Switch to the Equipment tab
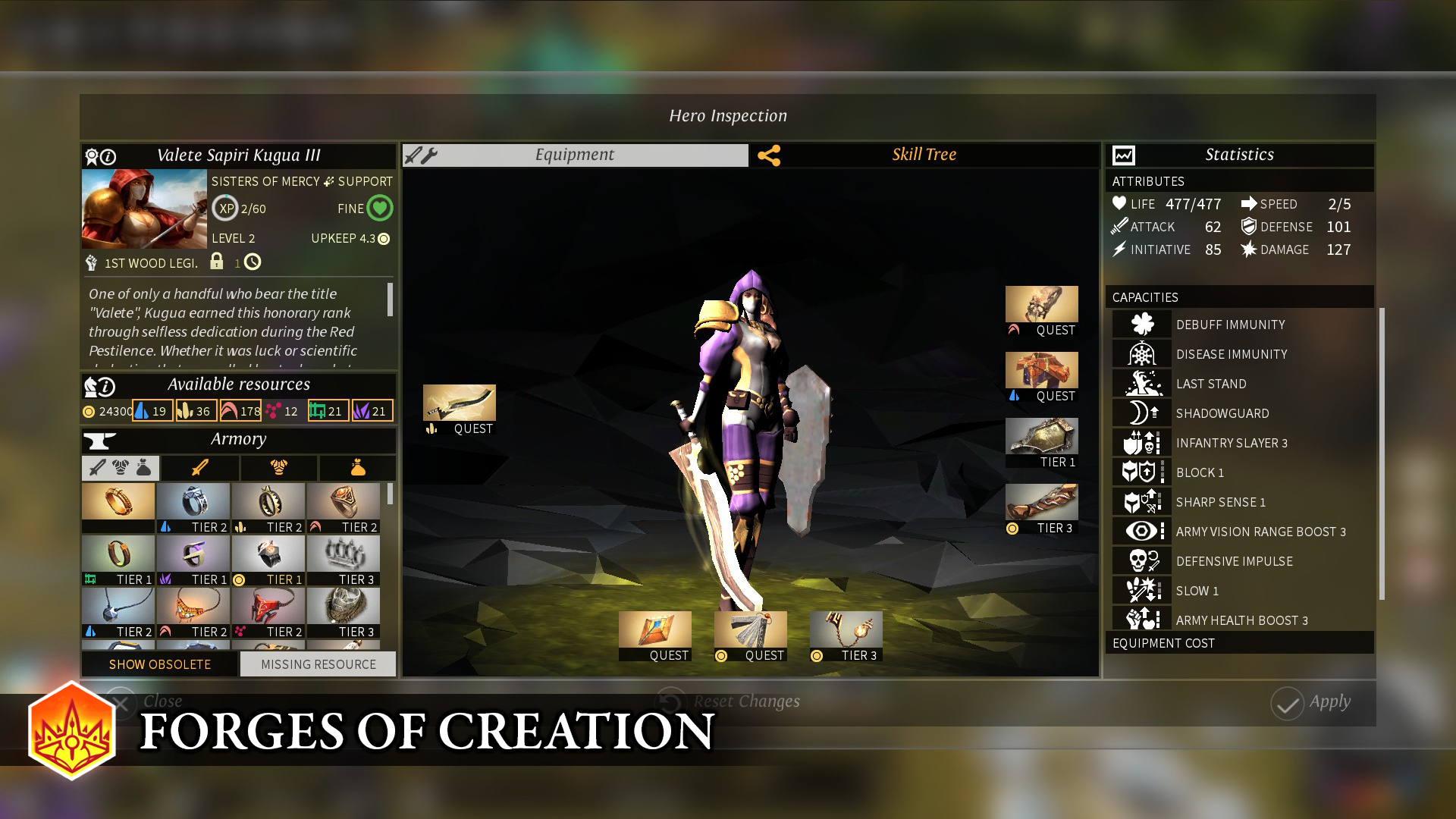The width and height of the screenshot is (1456, 819). click(574, 155)
